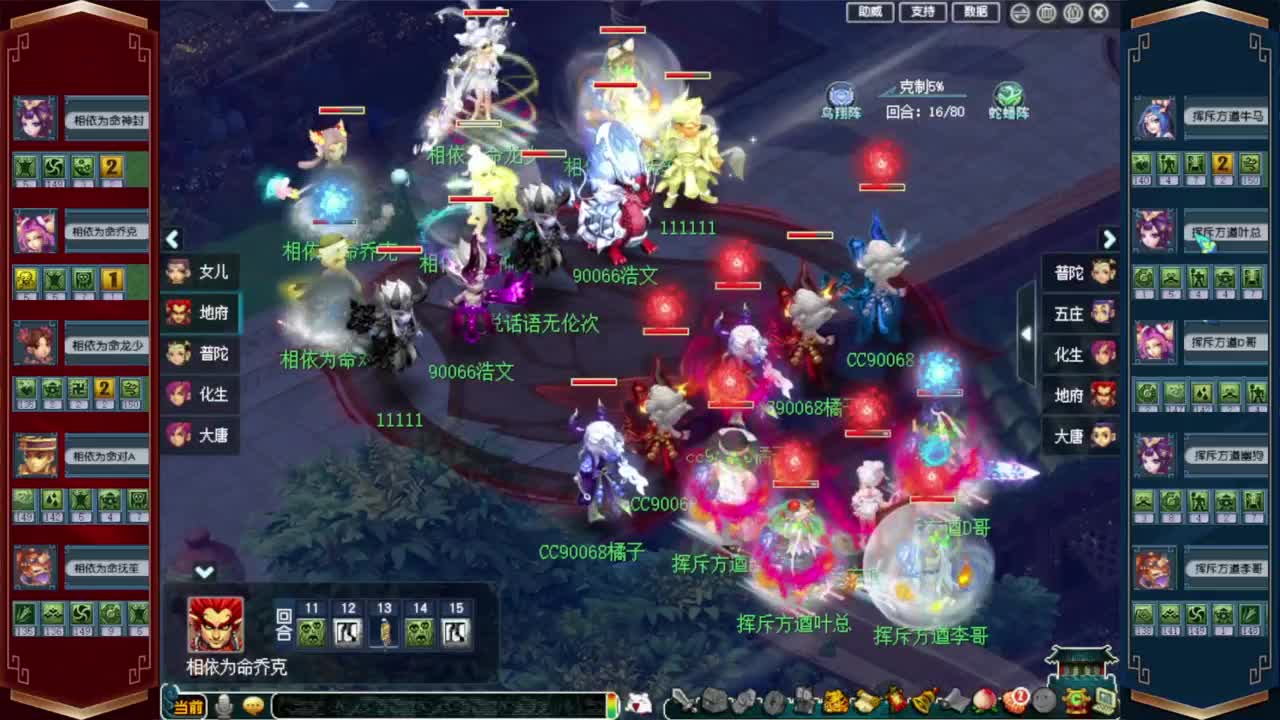Collapse the left team panel with down chevron
The width and height of the screenshot is (1280, 720).
pos(205,572)
